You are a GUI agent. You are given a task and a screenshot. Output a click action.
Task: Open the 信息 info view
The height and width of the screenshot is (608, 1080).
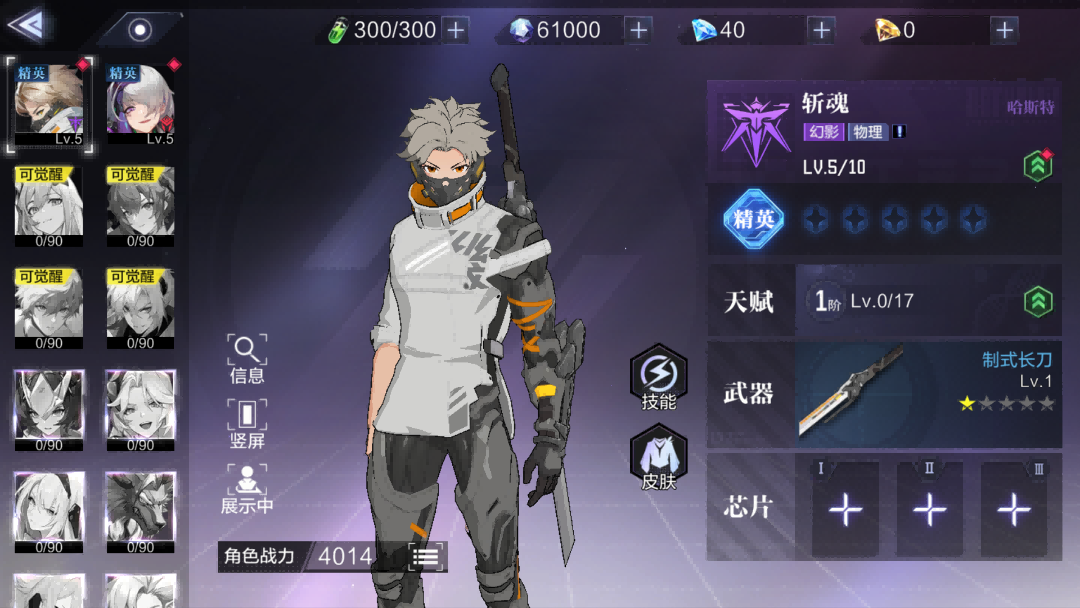247,360
